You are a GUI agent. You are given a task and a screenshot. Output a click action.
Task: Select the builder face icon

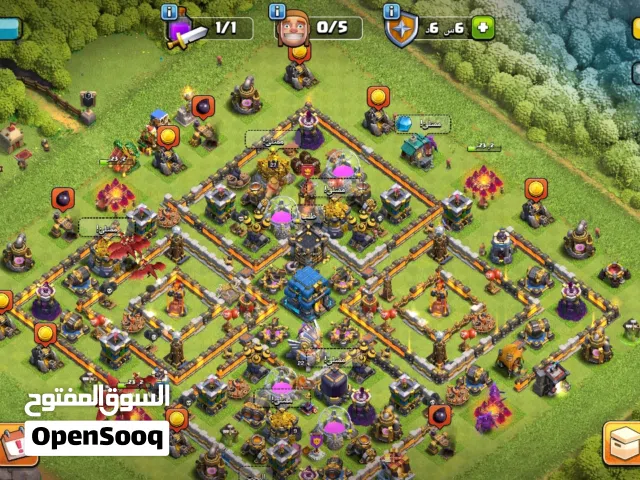pos(292,25)
